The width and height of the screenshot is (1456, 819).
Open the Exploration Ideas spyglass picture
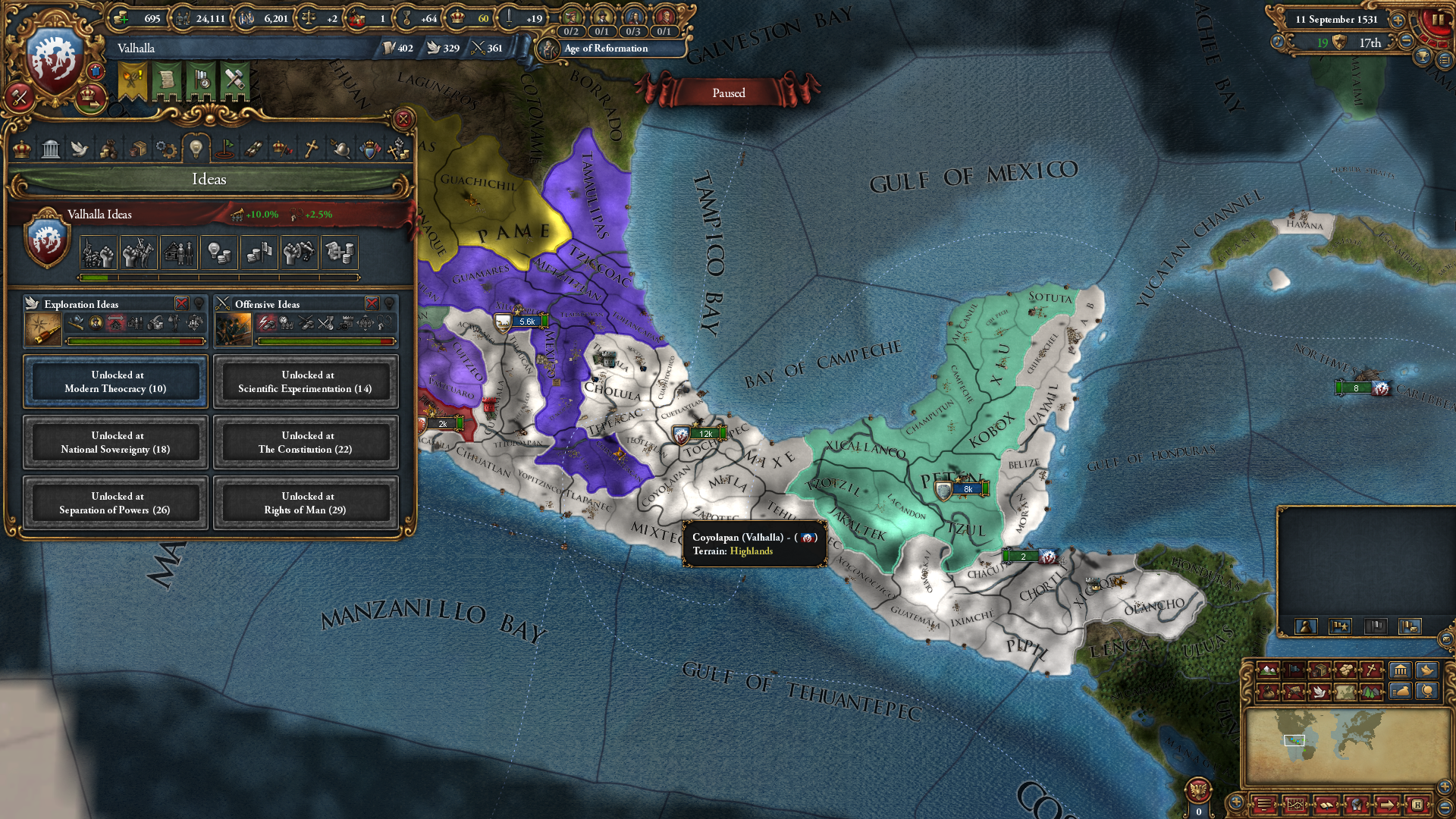43,329
